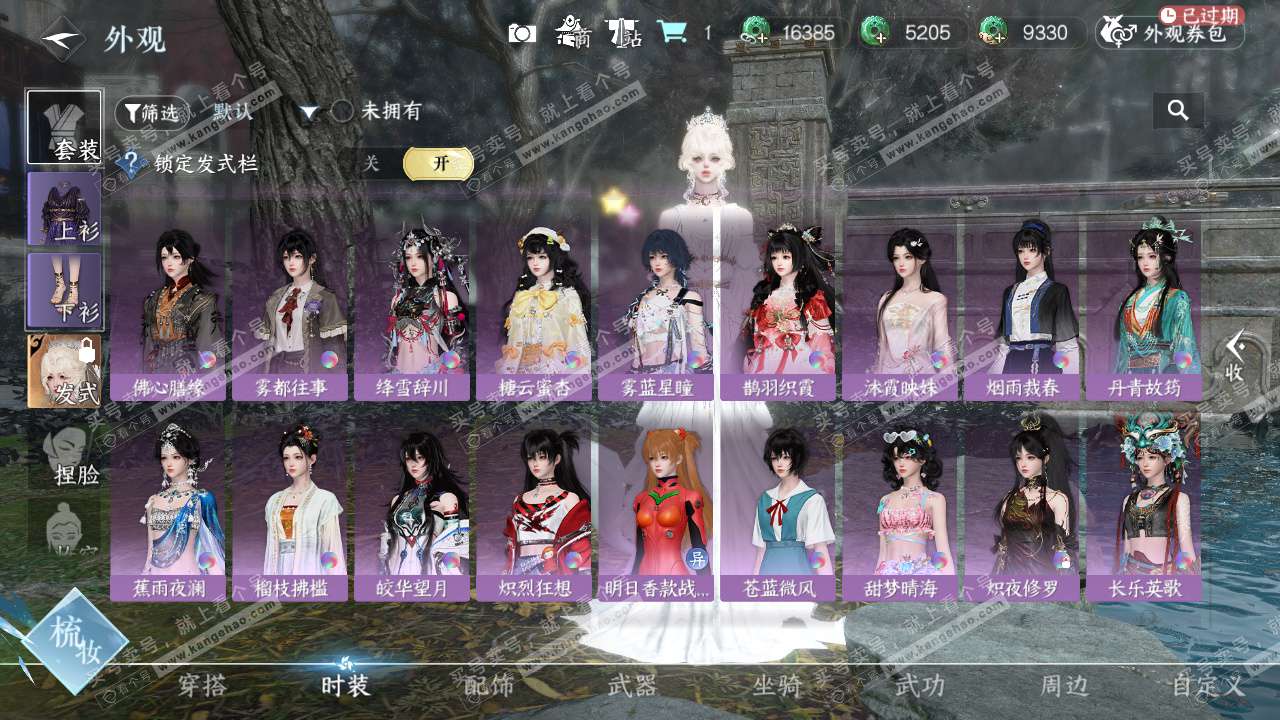Pick the 糖云蜜杏 outfit card
Viewport: 1280px width, 720px height.
point(535,310)
